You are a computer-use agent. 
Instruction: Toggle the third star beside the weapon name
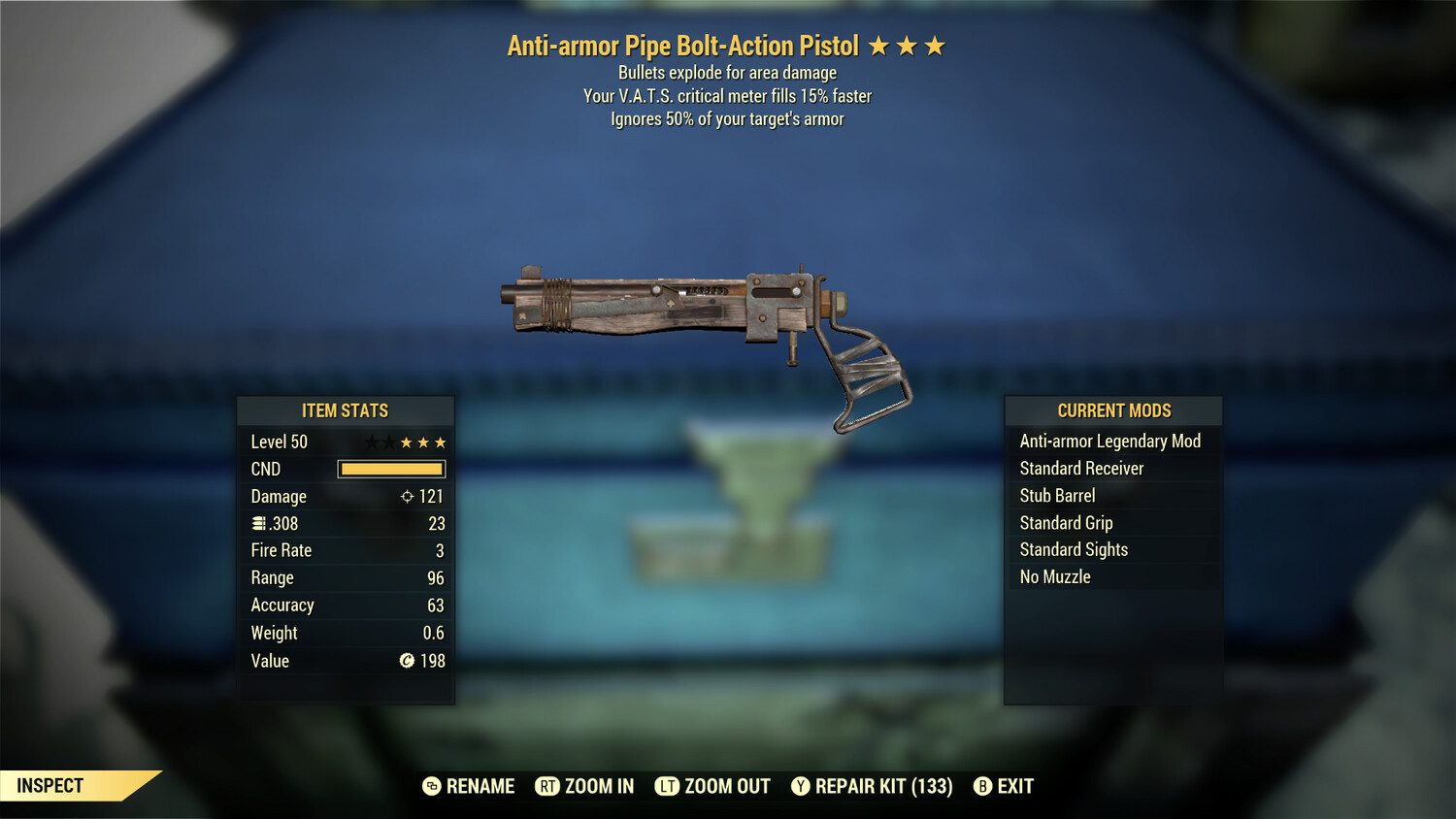(x=935, y=45)
